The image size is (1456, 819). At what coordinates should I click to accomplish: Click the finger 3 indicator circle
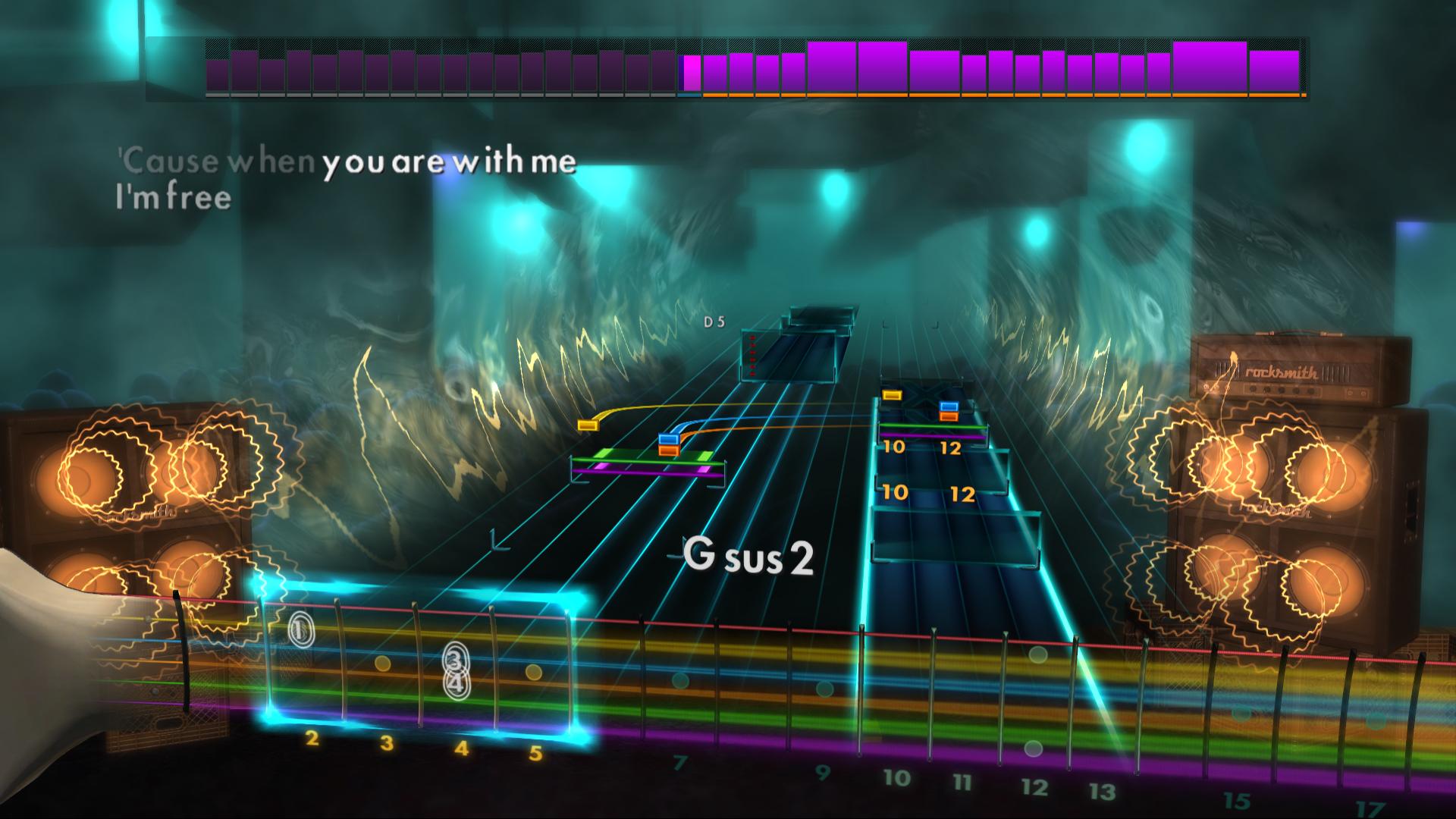point(453,658)
